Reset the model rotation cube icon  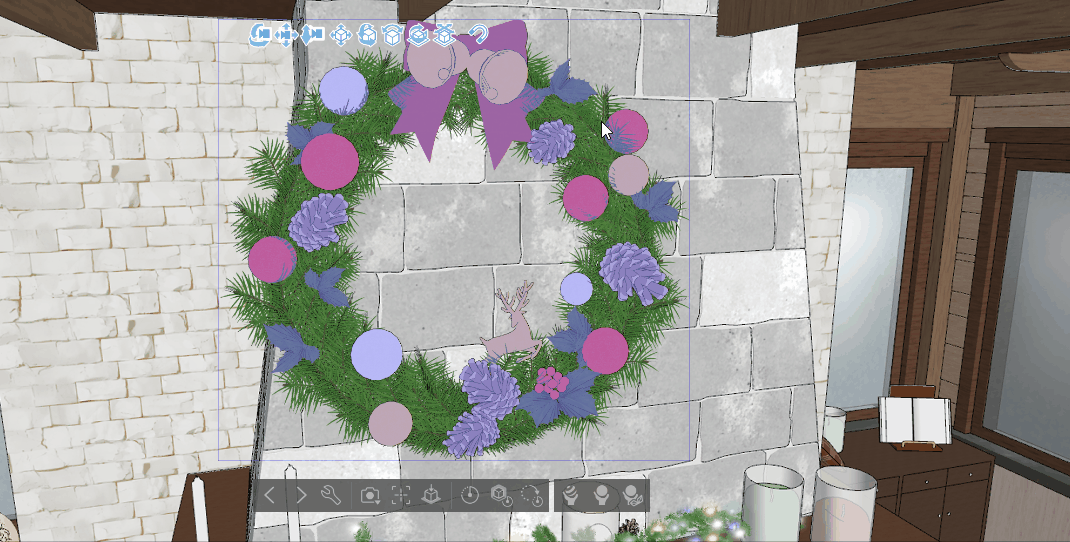coord(500,495)
